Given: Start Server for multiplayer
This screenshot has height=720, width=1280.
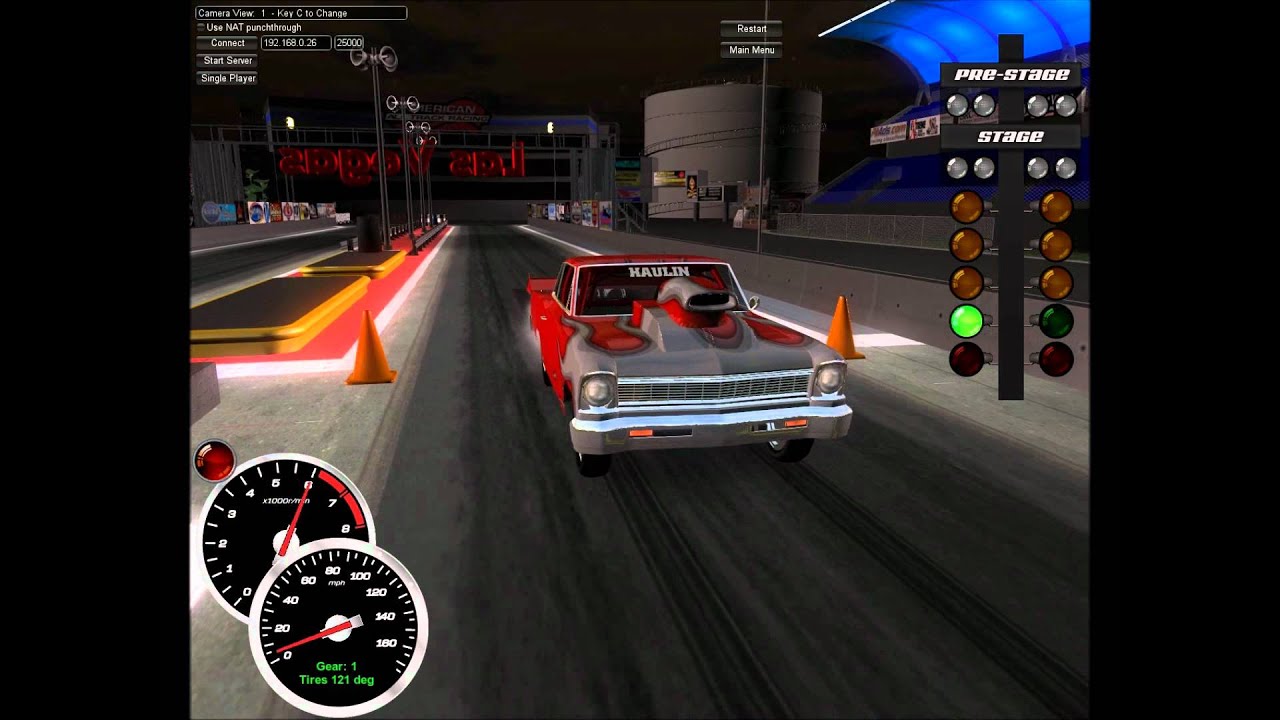Looking at the screenshot, I should 228,61.
